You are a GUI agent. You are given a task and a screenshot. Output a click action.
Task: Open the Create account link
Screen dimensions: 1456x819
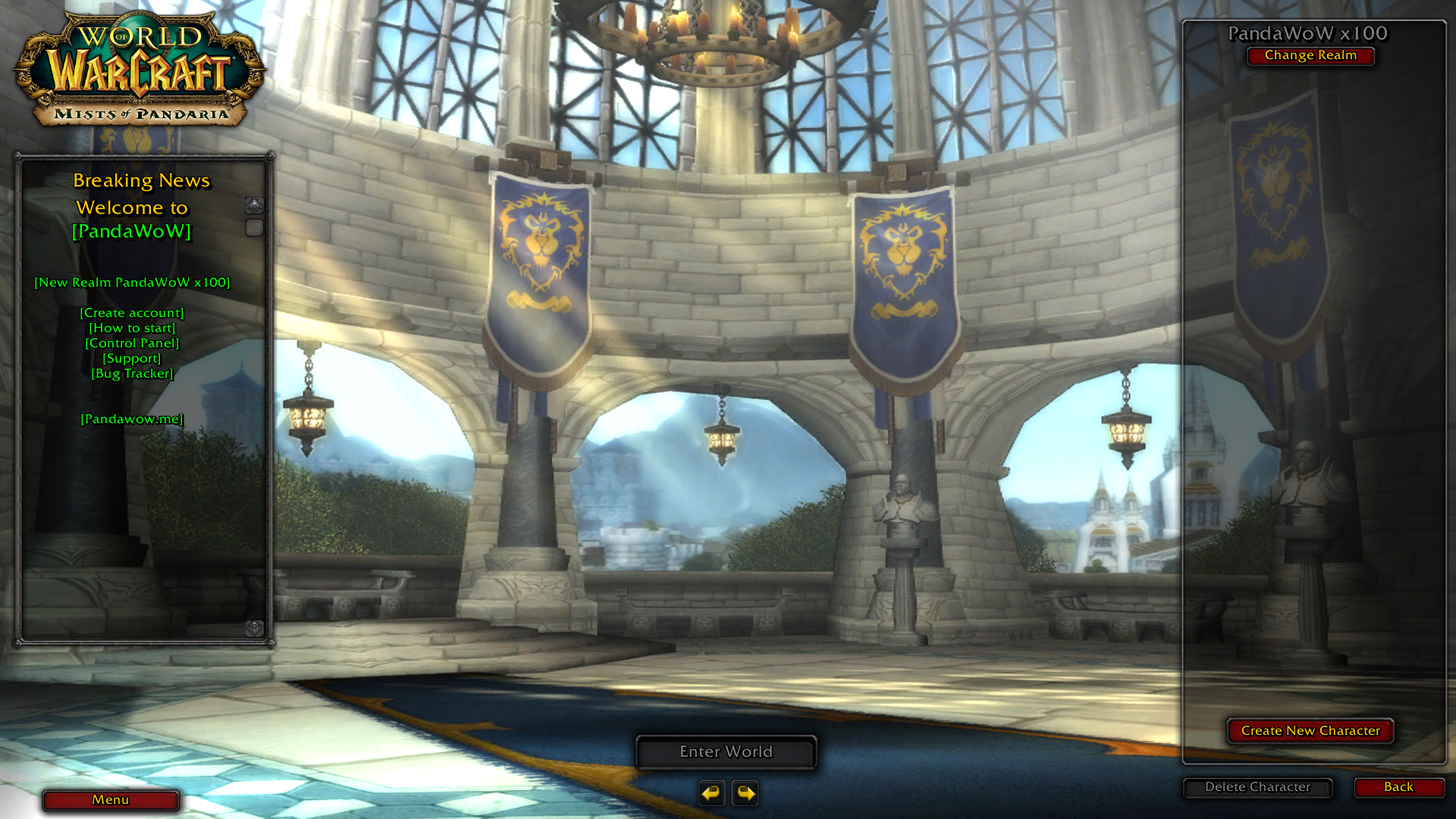[x=132, y=312]
